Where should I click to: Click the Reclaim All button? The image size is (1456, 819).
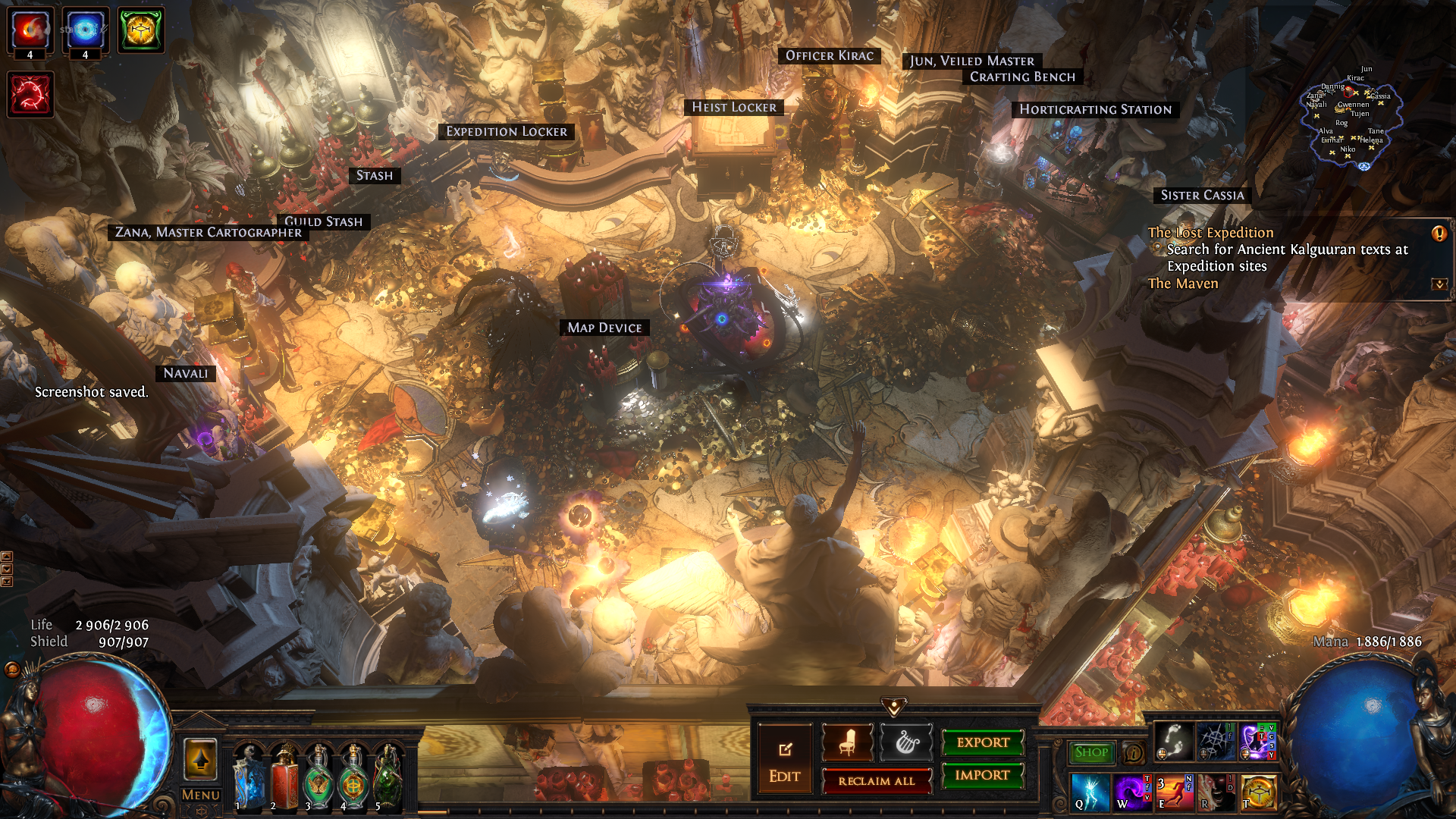tap(877, 781)
